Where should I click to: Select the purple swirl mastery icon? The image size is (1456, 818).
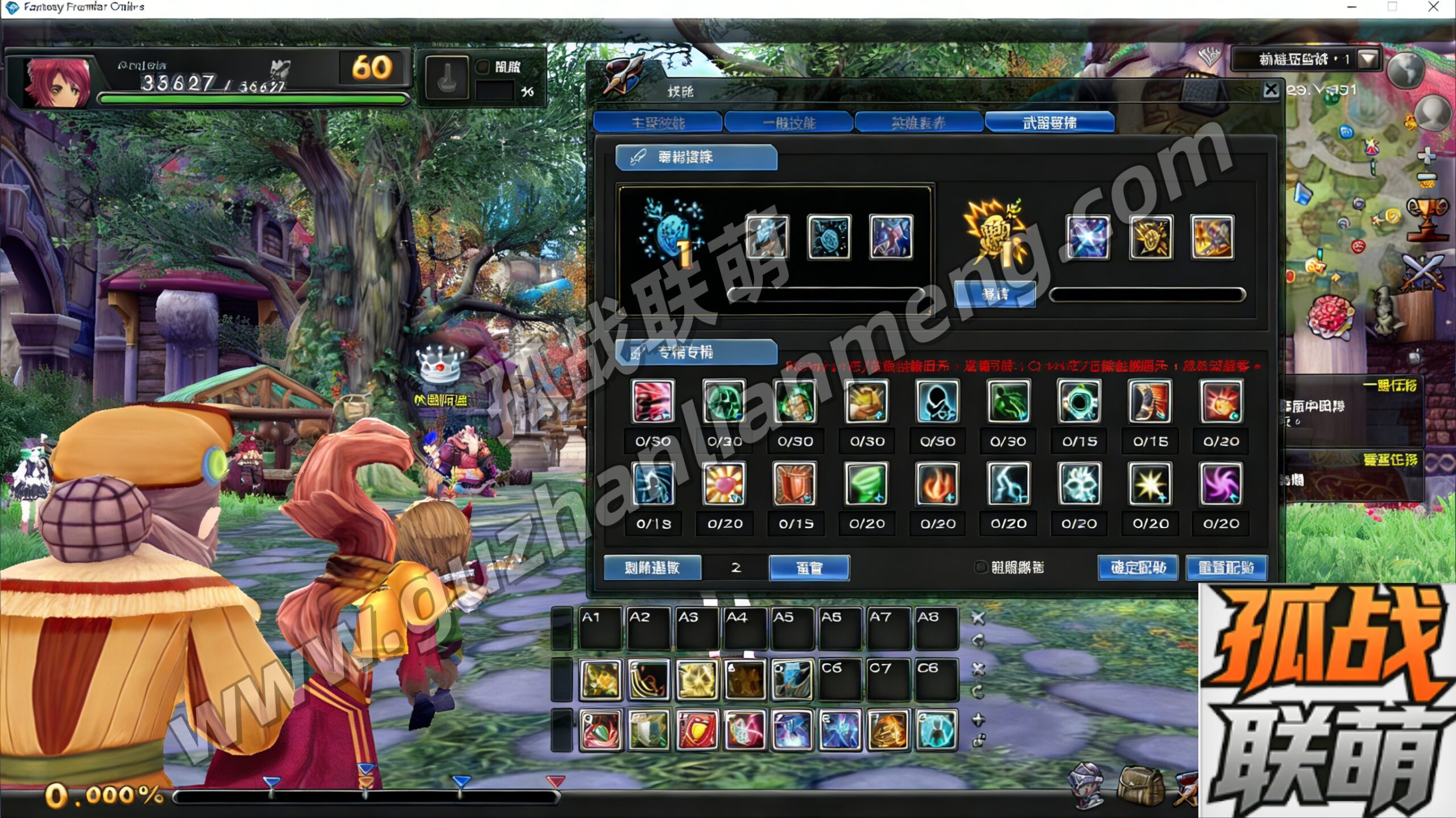coord(1221,484)
